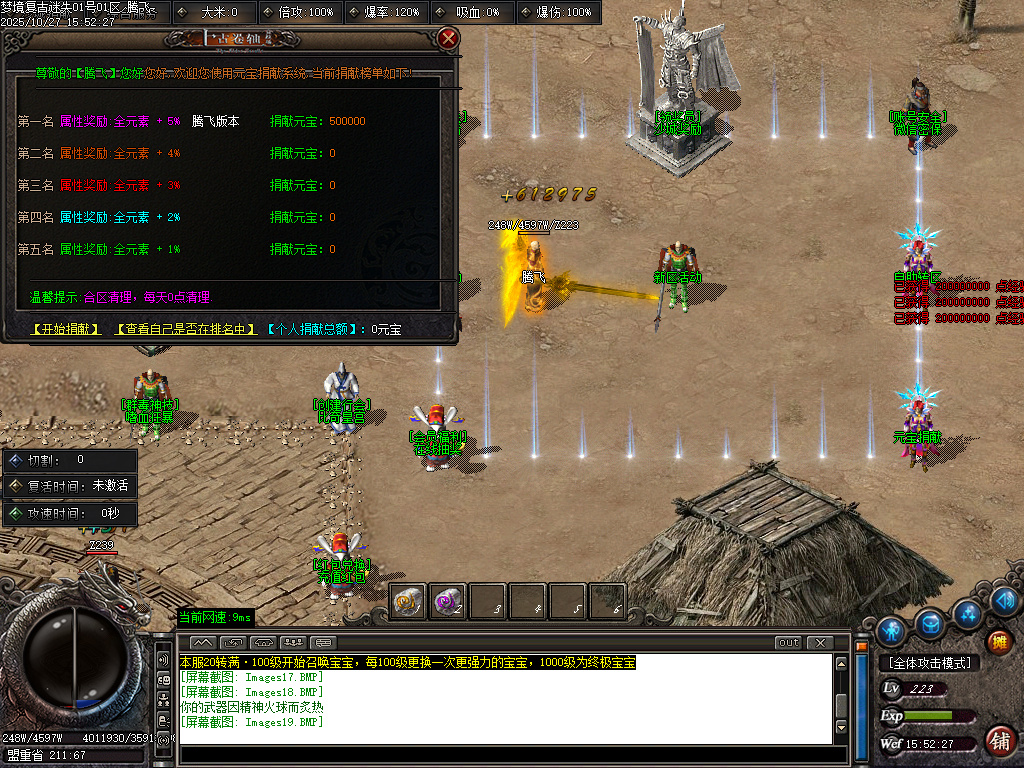1024x768 pixels.
Task: Open the skills sparkle round icon
Action: 967,612
